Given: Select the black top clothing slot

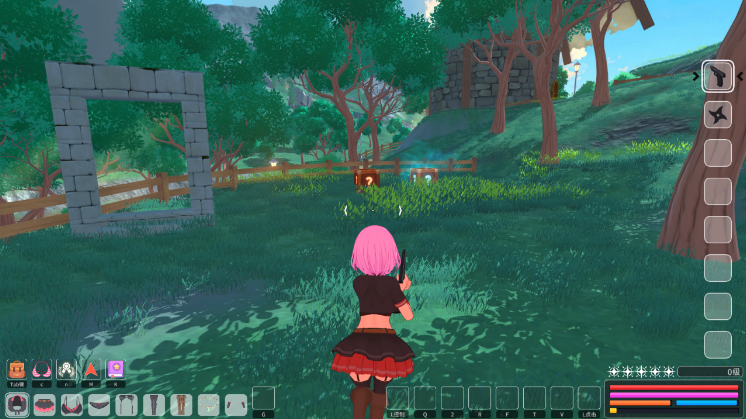Looking at the screenshot, I should pyautogui.click(x=17, y=405).
